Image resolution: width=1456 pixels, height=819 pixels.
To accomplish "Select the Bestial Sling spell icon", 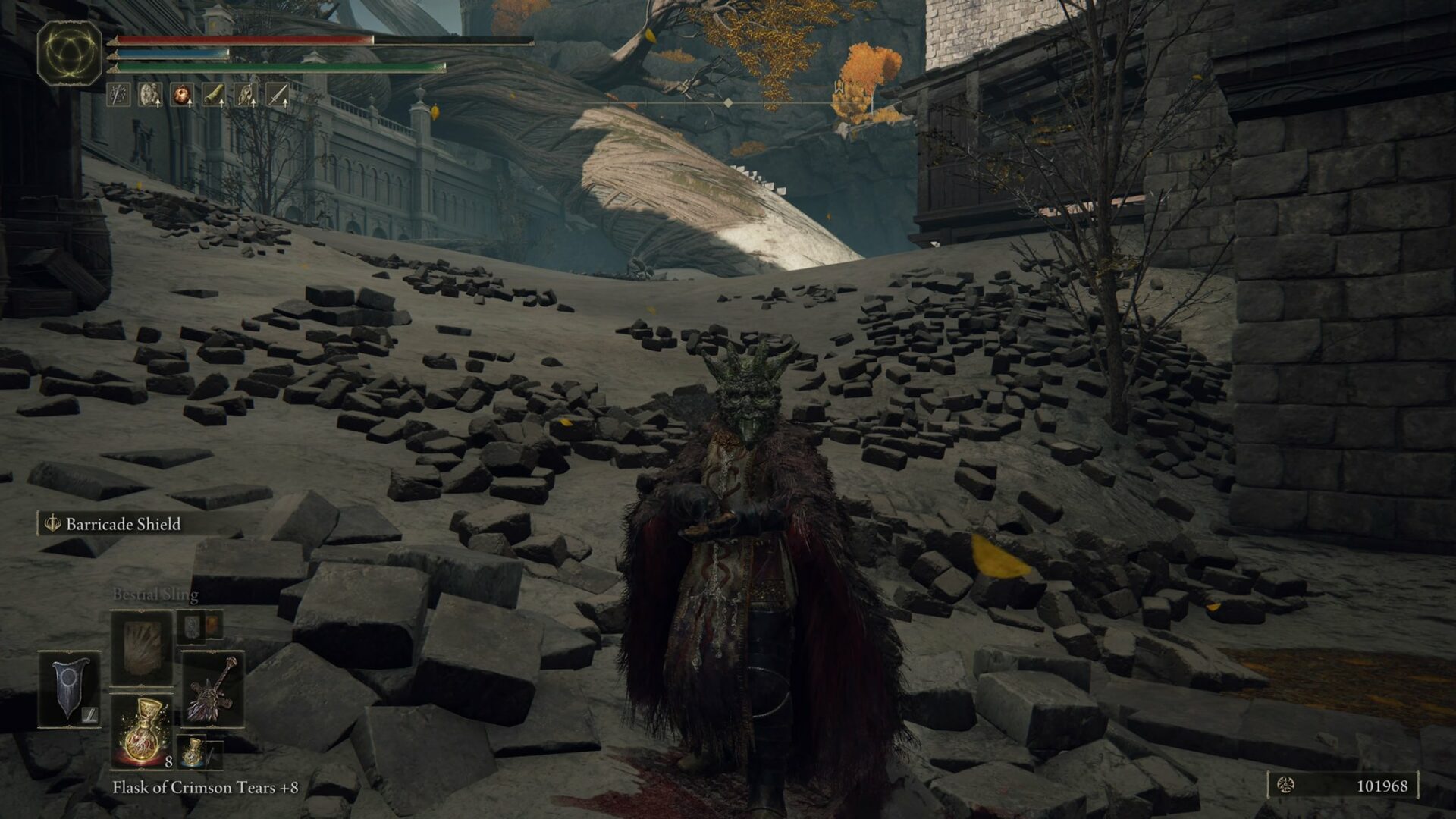I will [x=141, y=648].
